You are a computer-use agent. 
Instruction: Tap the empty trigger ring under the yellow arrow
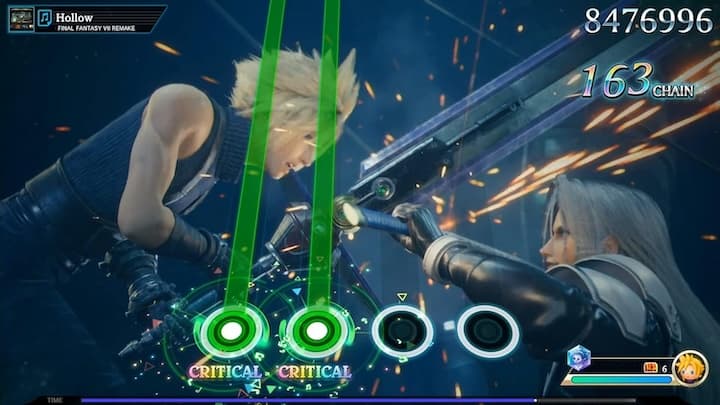[402, 331]
